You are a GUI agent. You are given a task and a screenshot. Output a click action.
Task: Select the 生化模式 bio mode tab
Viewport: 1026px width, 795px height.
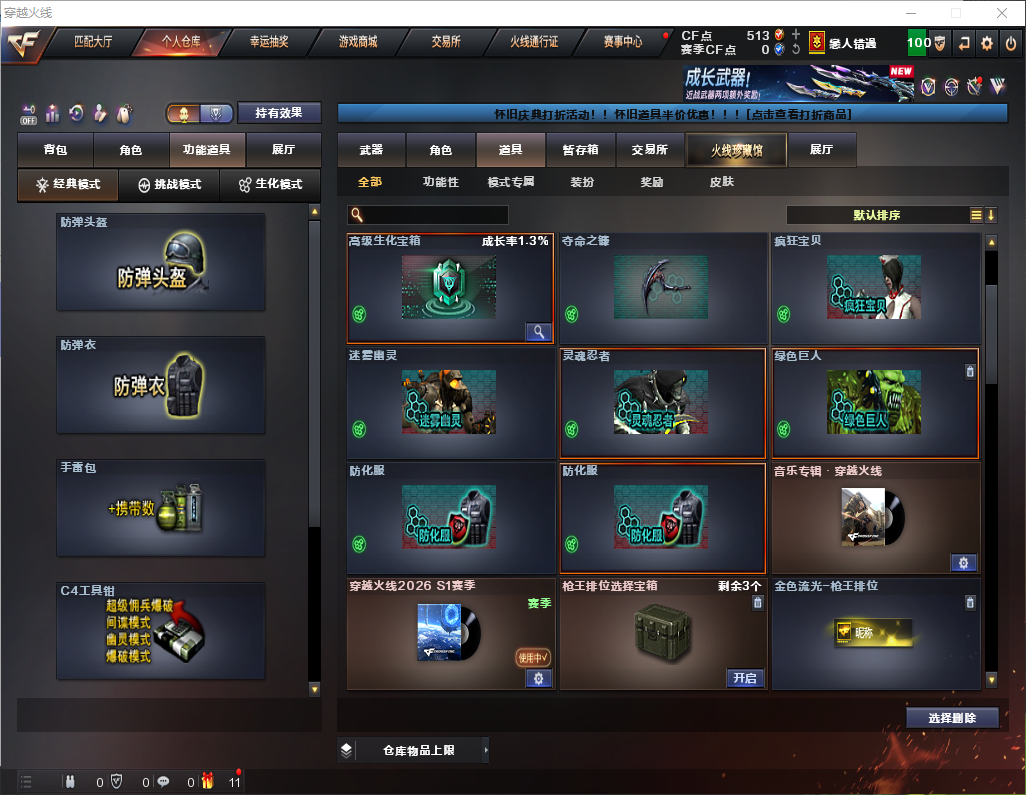pyautogui.click(x=270, y=185)
